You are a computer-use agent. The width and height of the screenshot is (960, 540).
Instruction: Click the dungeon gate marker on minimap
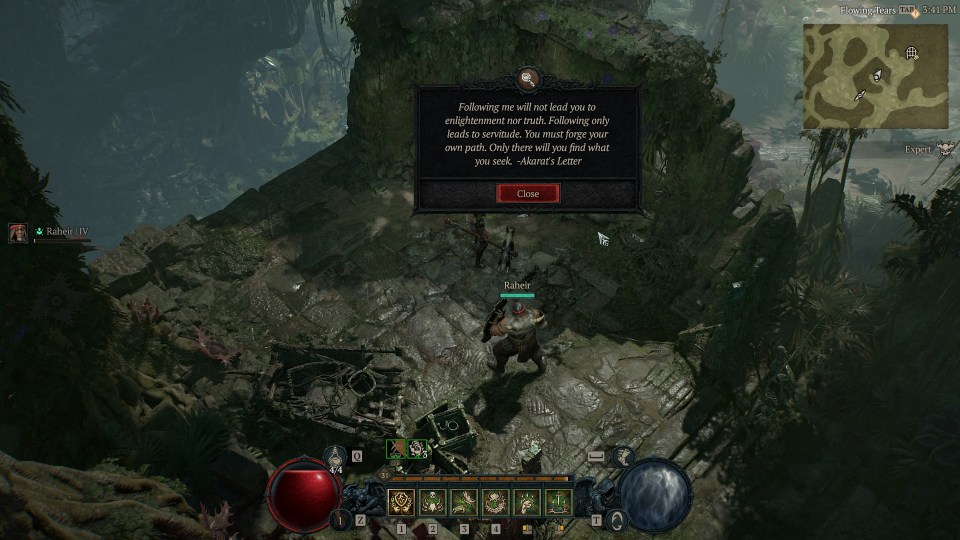[x=911, y=52]
